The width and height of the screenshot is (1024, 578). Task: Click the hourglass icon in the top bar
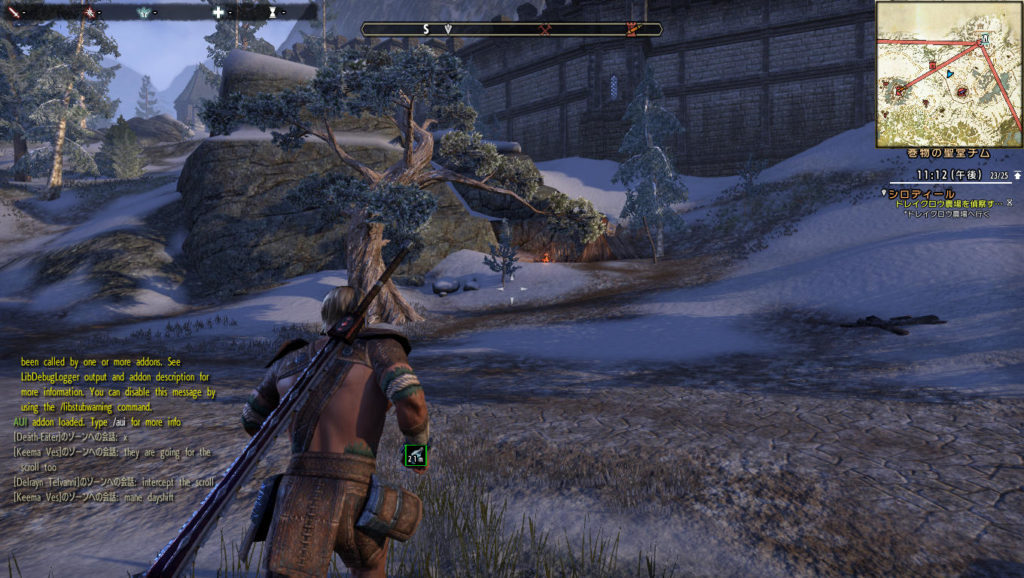pos(273,12)
